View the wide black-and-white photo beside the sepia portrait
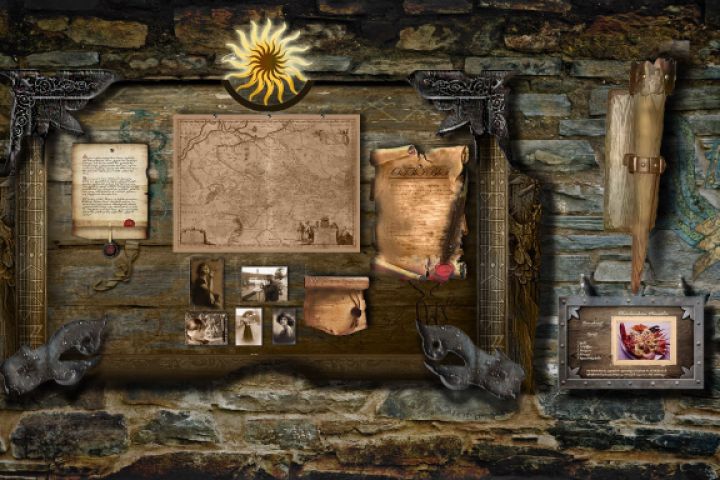 coord(264,283)
